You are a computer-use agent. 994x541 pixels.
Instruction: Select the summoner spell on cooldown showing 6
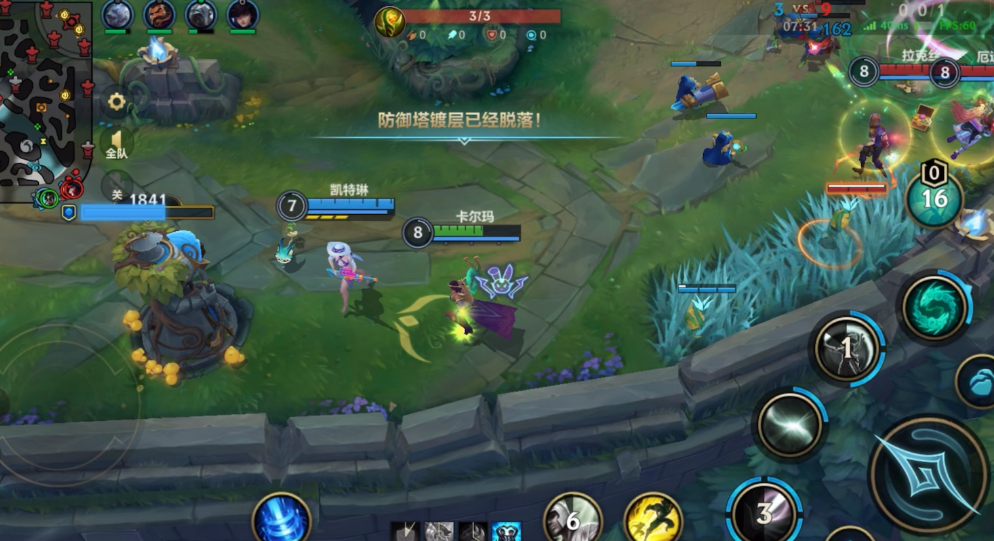(572, 520)
